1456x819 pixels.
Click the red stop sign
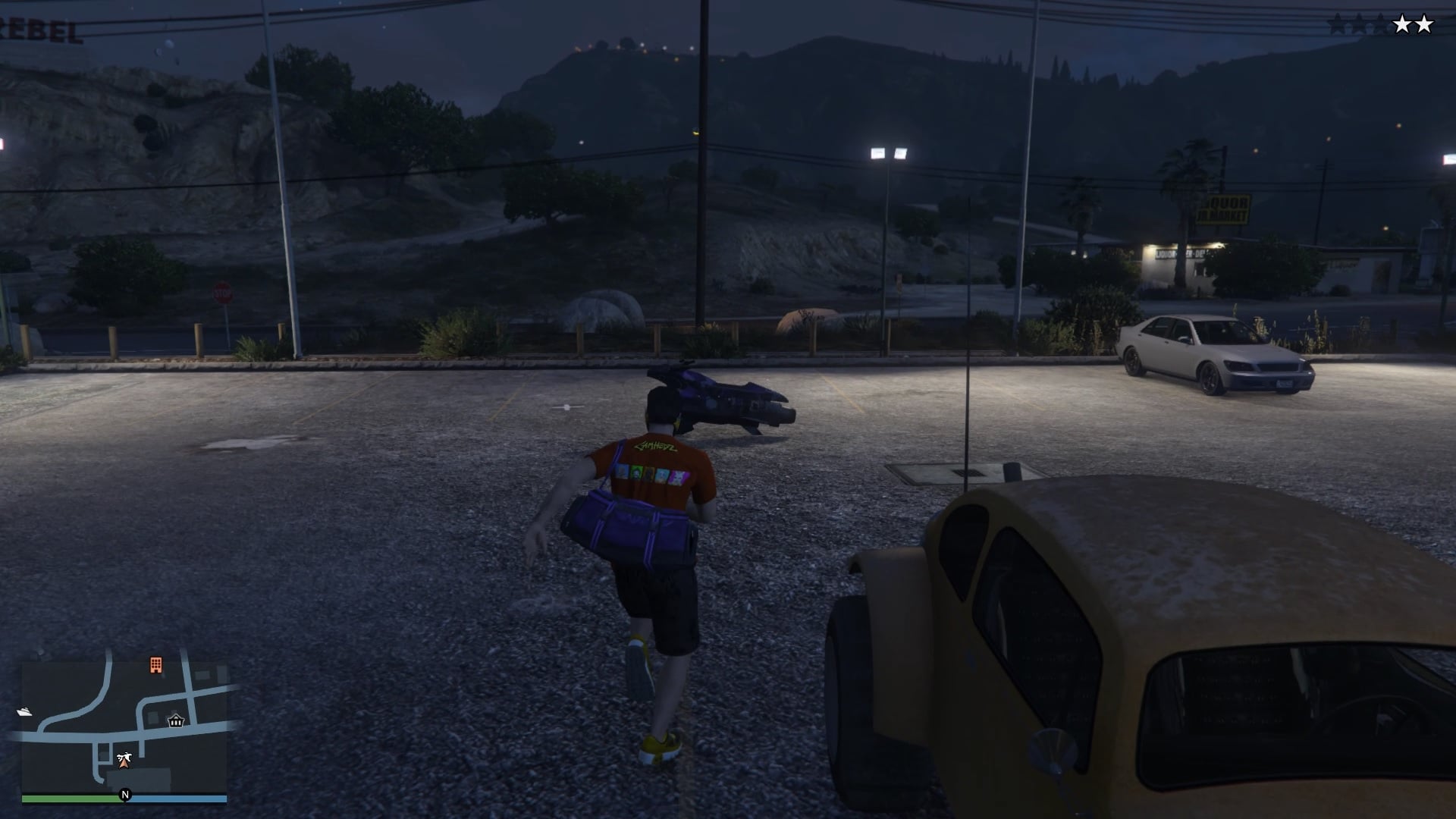click(x=224, y=290)
